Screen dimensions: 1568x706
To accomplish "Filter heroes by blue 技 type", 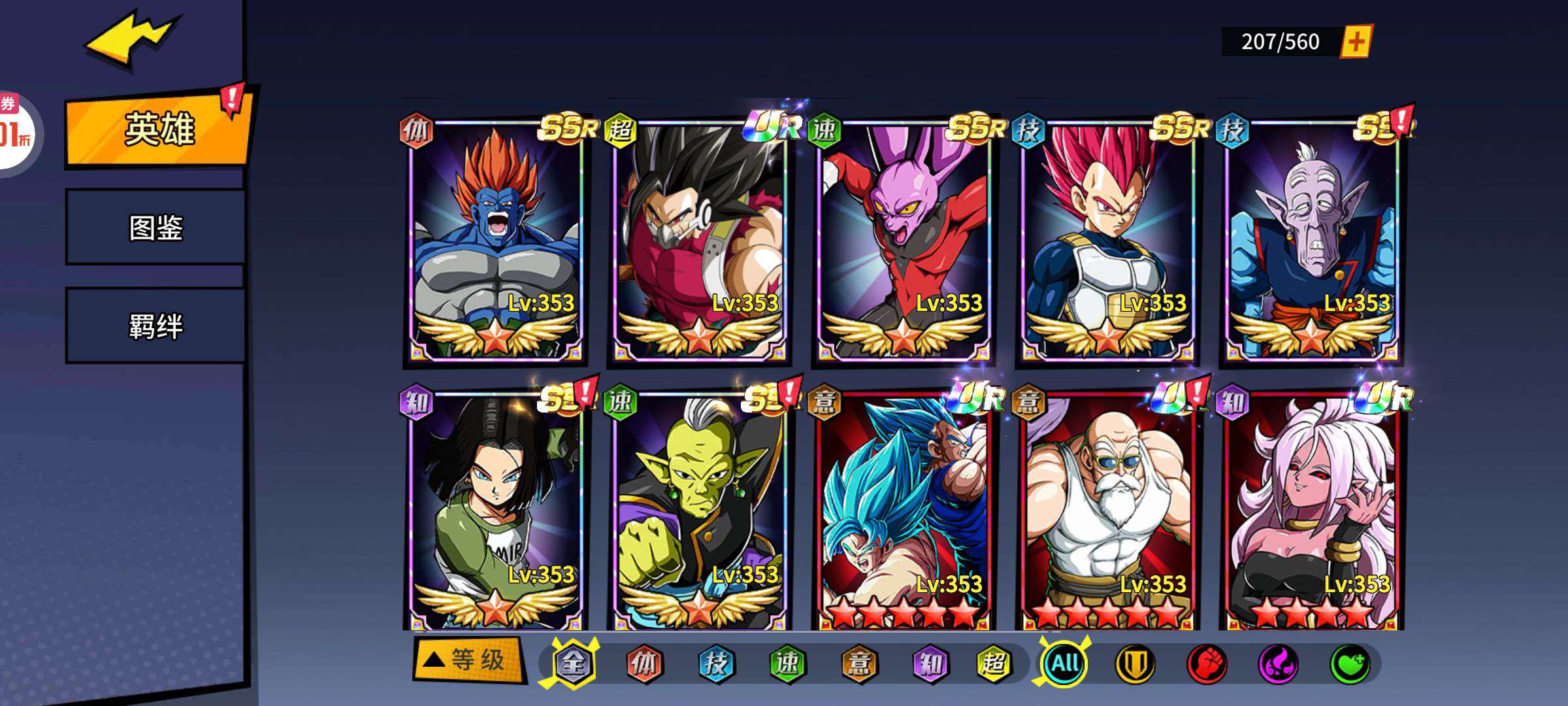I will 716,664.
